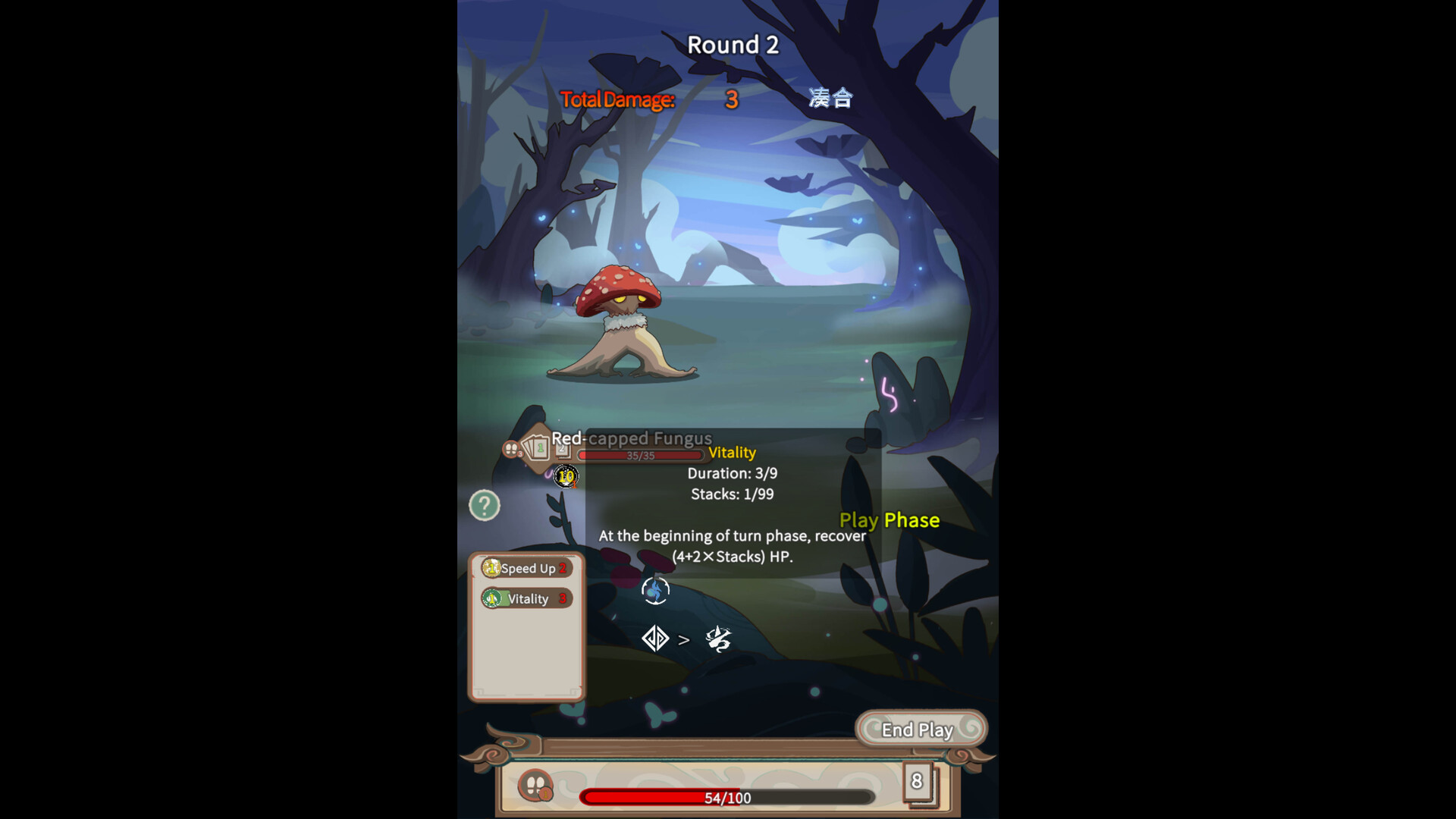Click the Vitality buff icon

click(493, 598)
